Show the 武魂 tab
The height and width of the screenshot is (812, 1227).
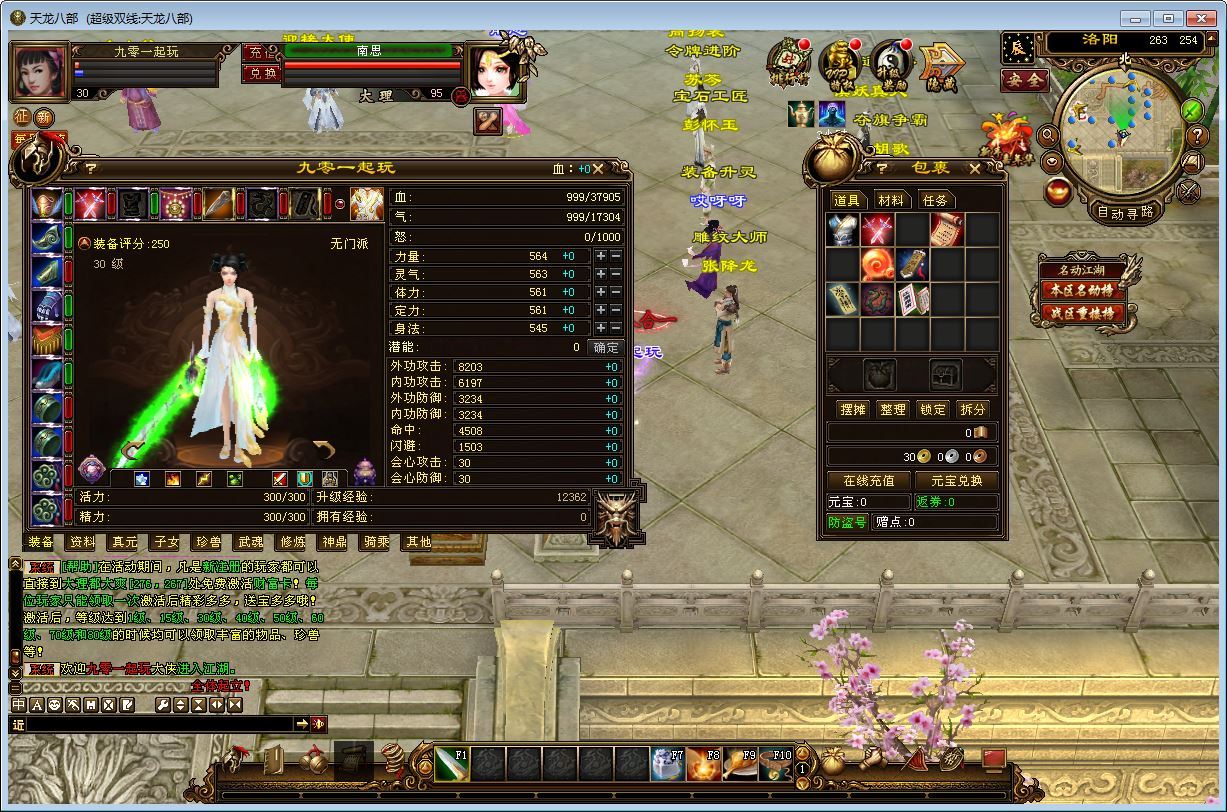(250, 542)
